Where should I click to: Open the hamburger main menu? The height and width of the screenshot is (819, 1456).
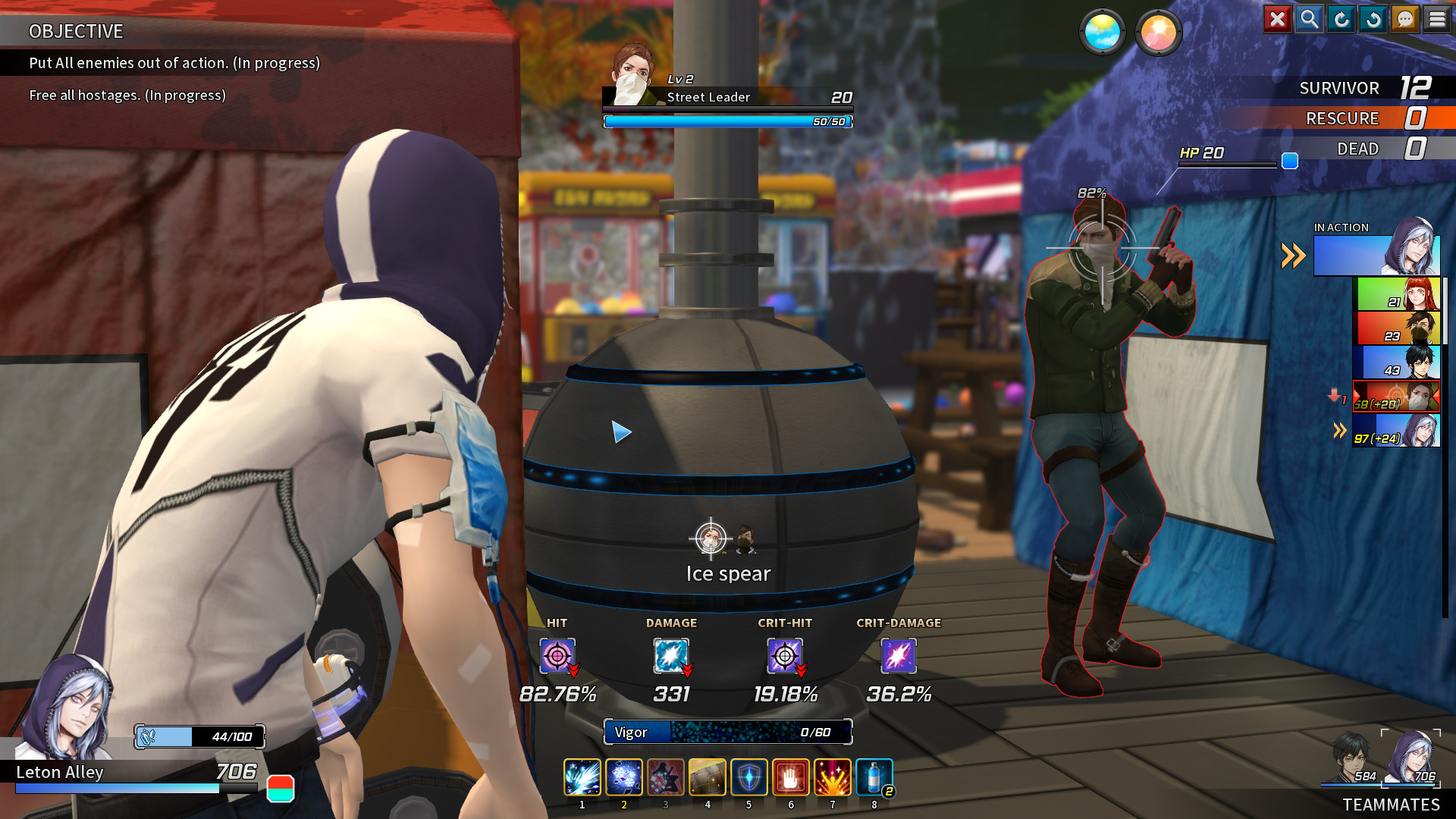1437,19
